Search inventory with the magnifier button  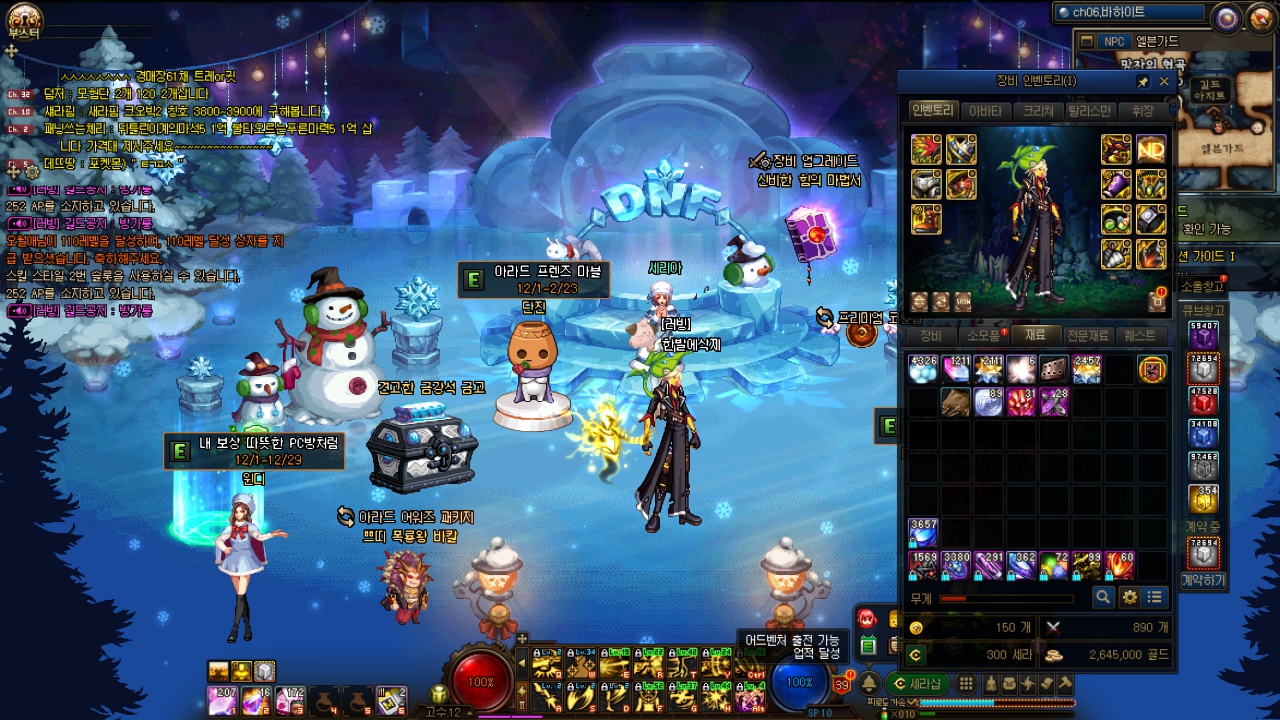point(1103,597)
